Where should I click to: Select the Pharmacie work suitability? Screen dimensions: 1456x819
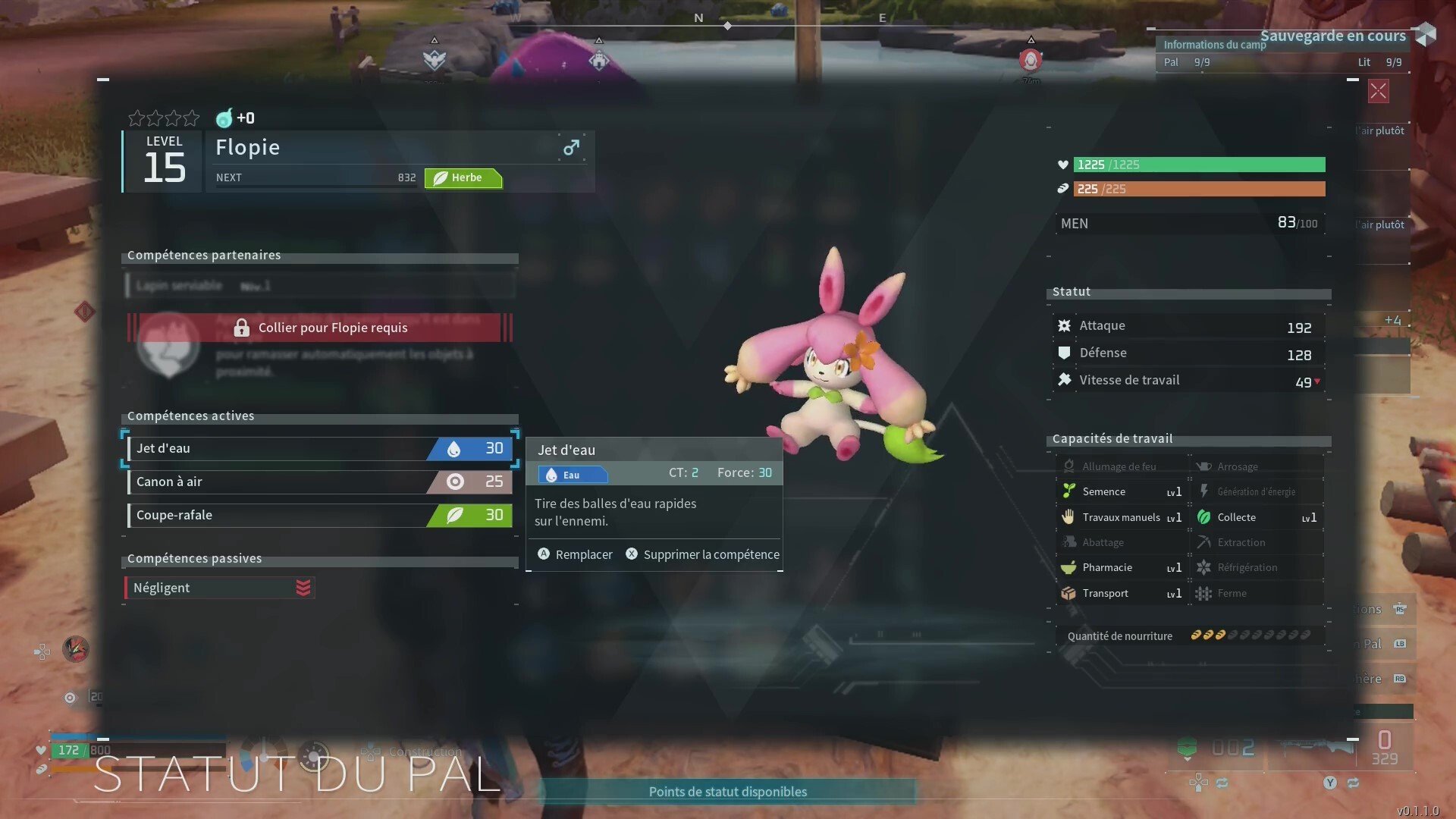(x=1122, y=567)
